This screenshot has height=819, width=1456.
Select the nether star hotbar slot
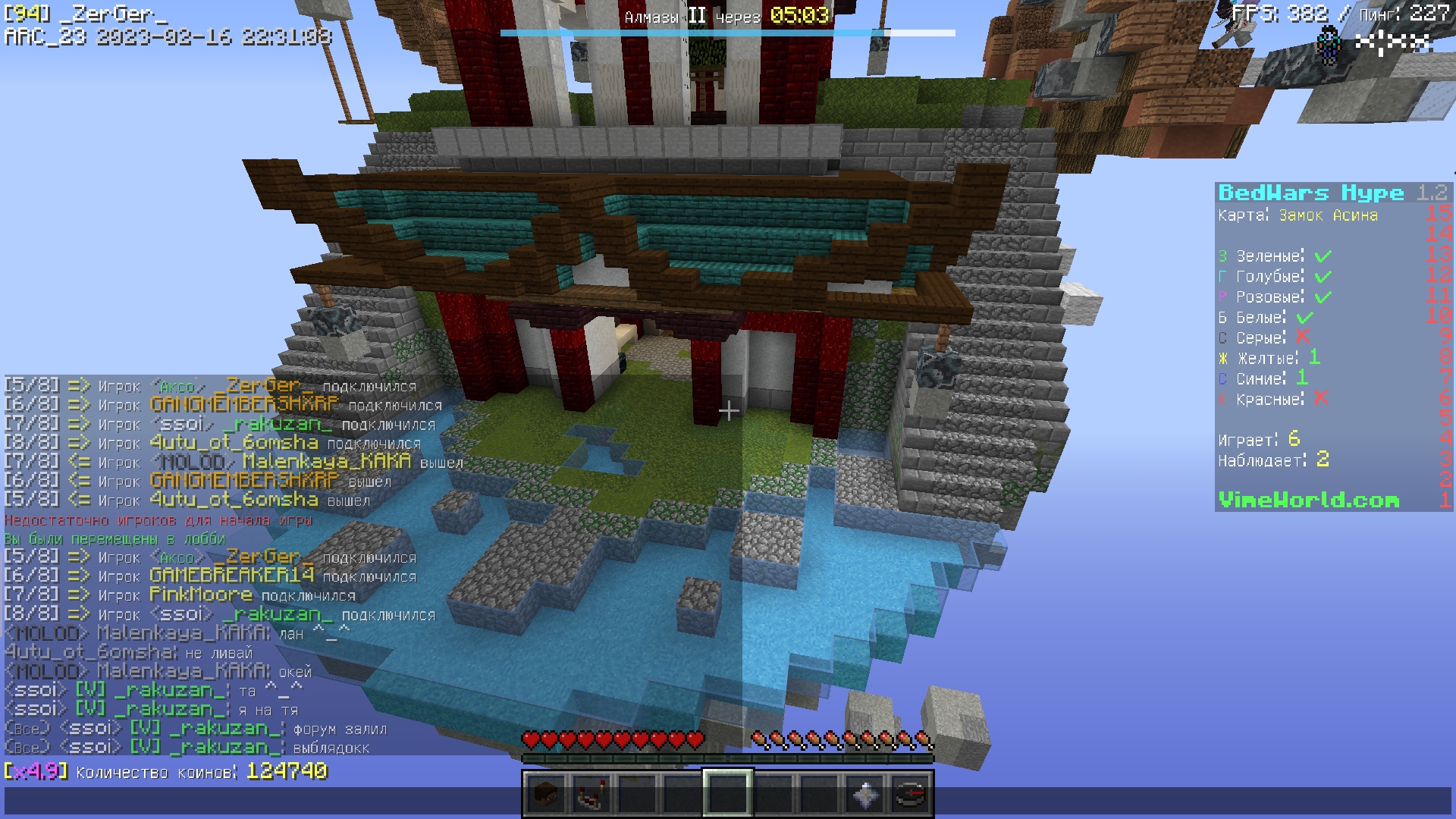click(x=865, y=795)
